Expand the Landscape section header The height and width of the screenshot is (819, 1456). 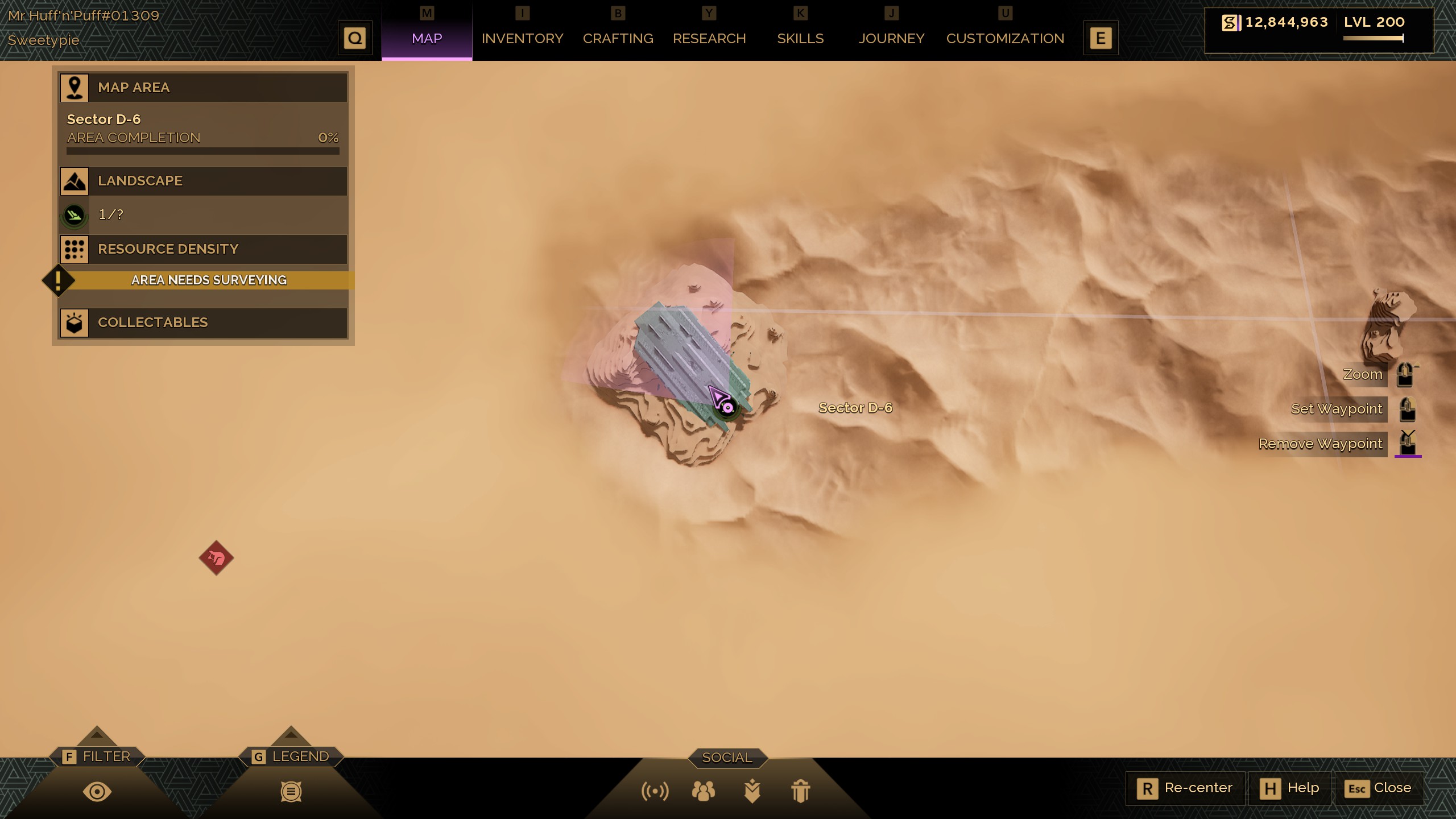[x=203, y=181]
